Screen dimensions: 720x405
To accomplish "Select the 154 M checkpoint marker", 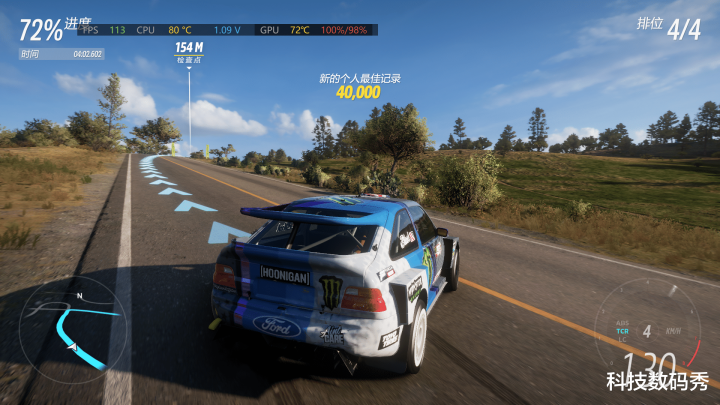I will coord(189,51).
